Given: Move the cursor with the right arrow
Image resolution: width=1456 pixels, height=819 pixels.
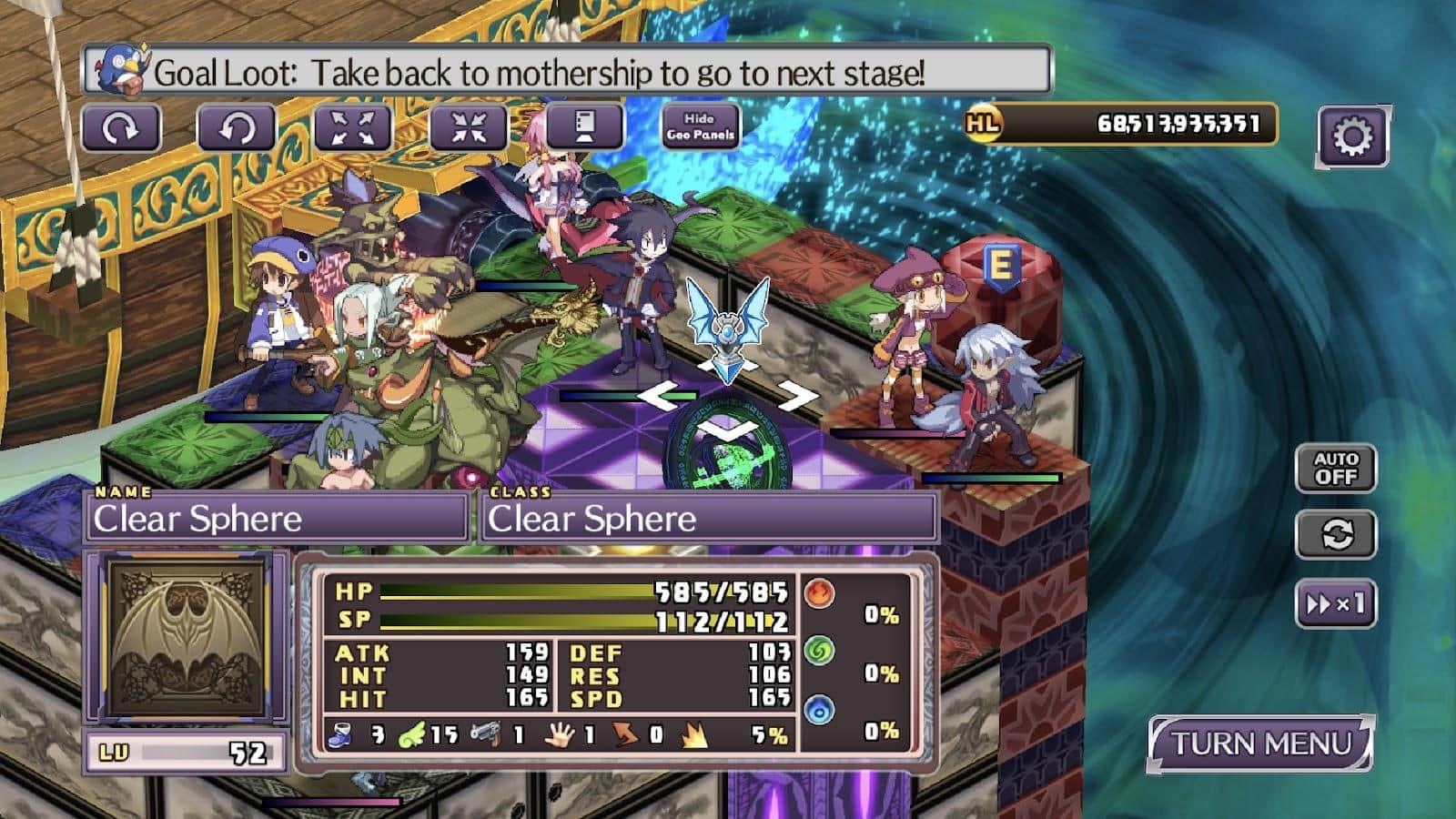Looking at the screenshot, I should (x=796, y=396).
